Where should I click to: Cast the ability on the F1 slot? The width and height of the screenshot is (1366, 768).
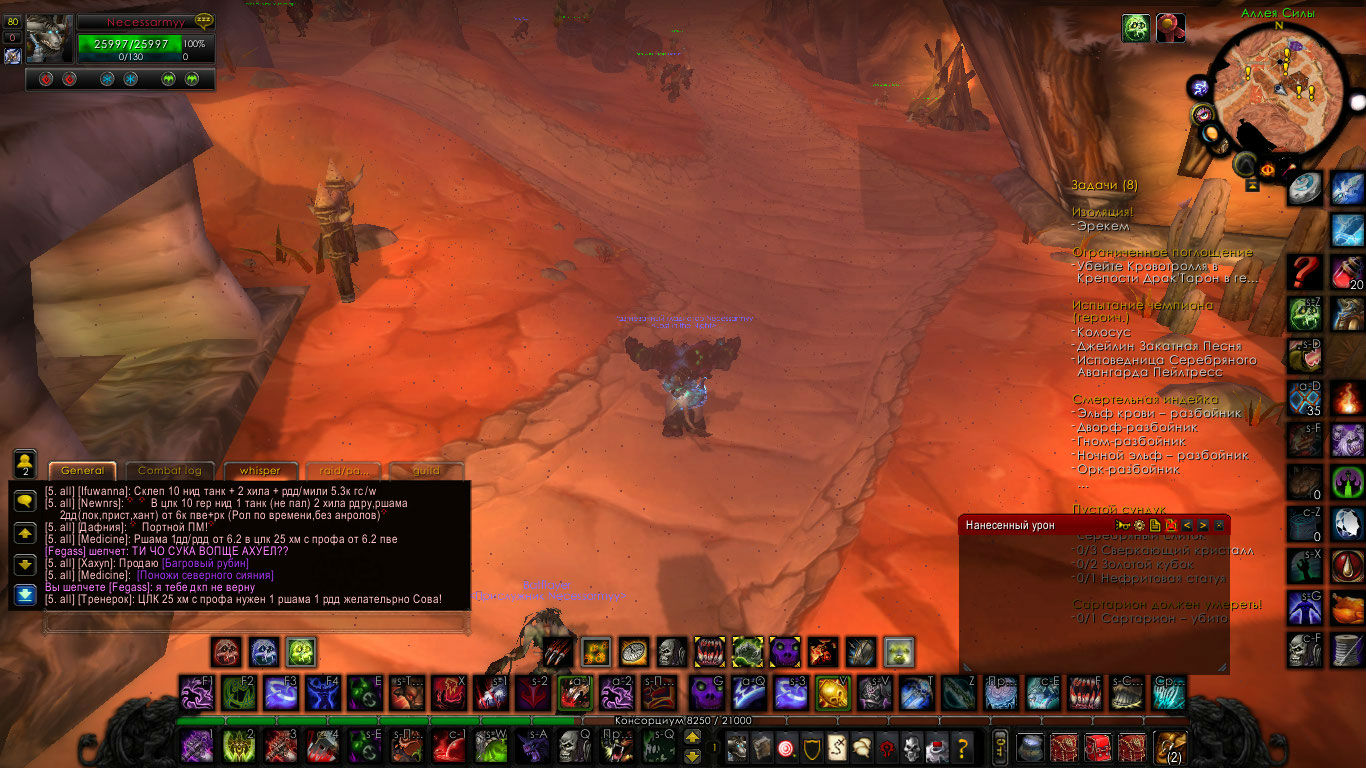click(x=197, y=692)
